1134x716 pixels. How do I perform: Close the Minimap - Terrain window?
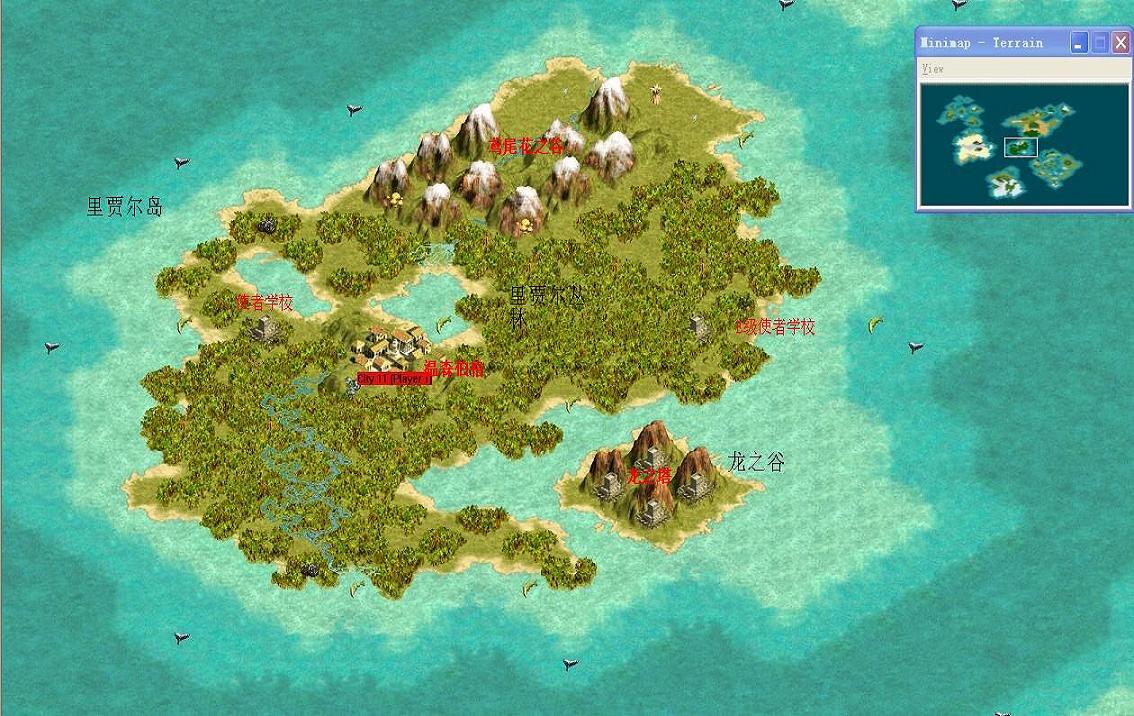(1120, 42)
